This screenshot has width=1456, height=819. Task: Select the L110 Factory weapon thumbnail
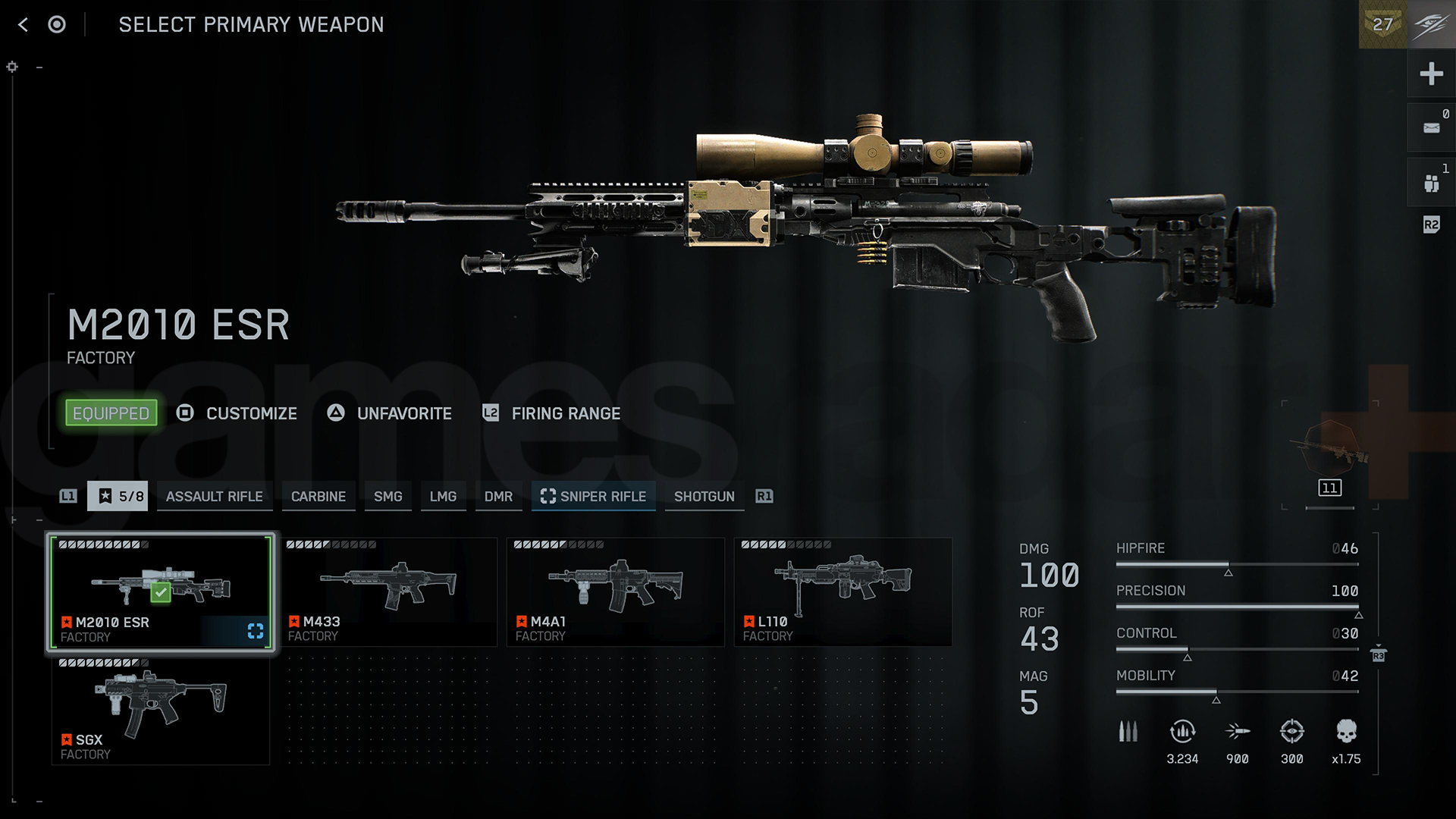[x=843, y=591]
